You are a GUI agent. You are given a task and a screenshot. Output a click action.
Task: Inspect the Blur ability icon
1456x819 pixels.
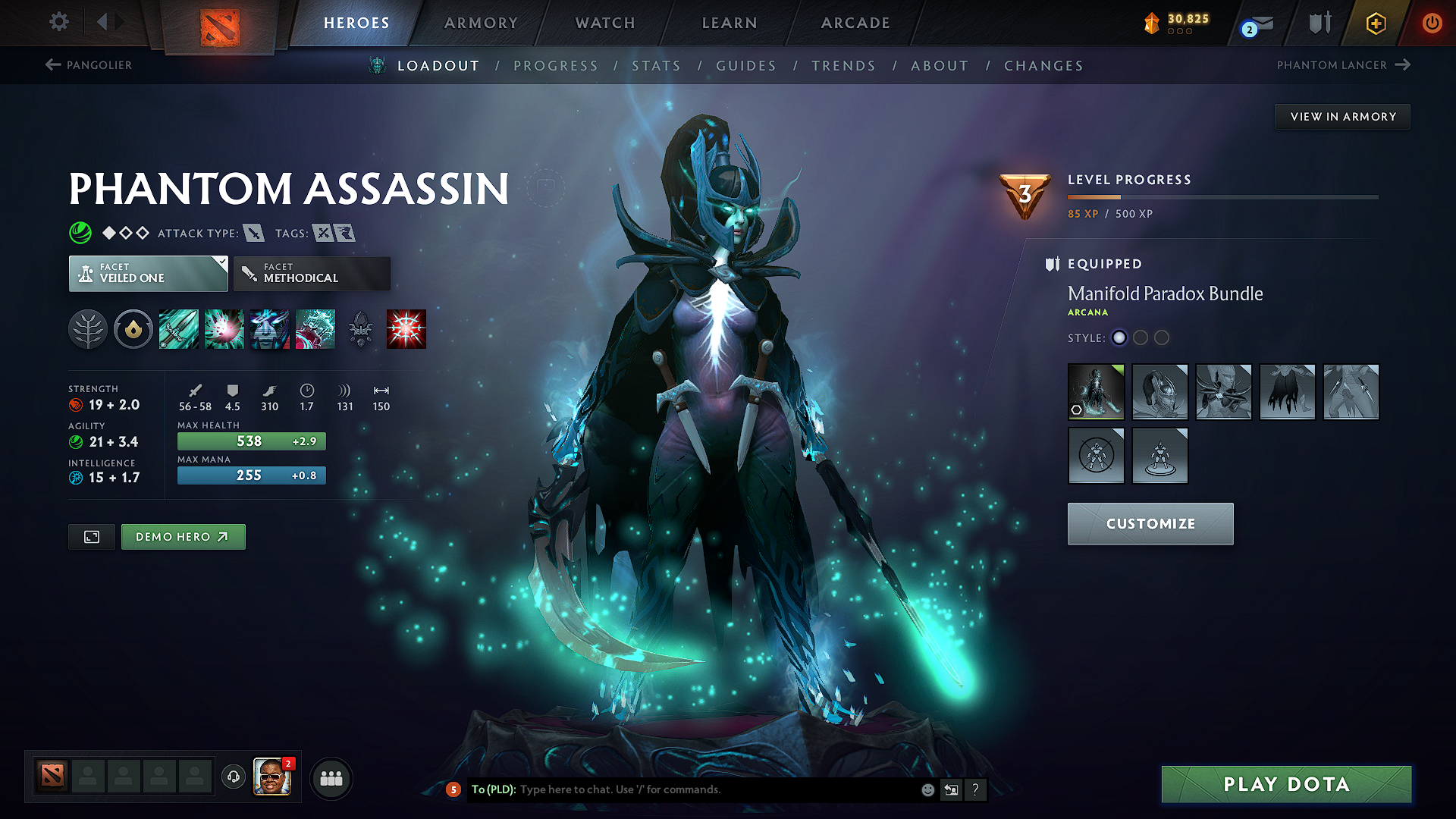pos(270,328)
